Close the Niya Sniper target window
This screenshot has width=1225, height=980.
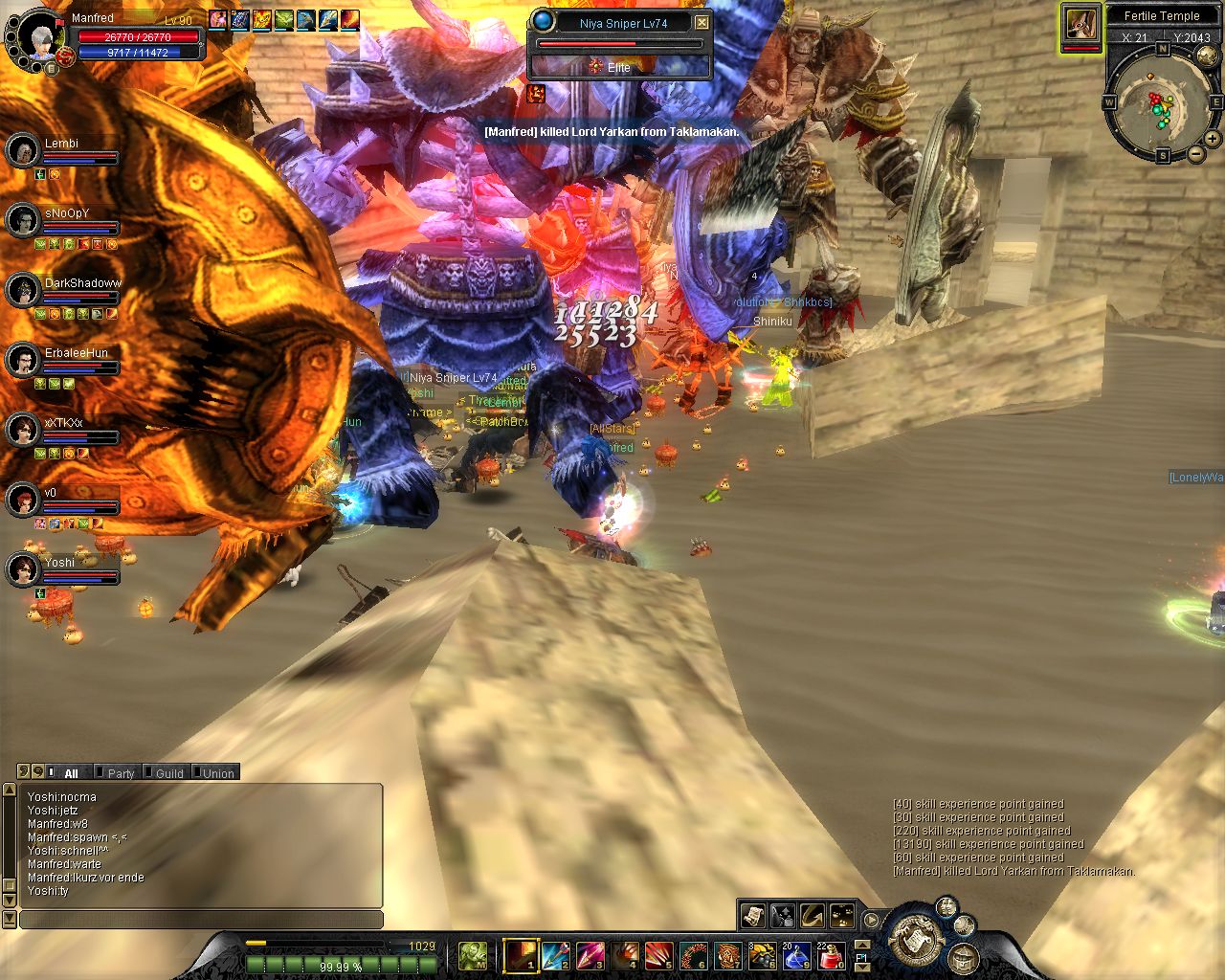tap(702, 22)
